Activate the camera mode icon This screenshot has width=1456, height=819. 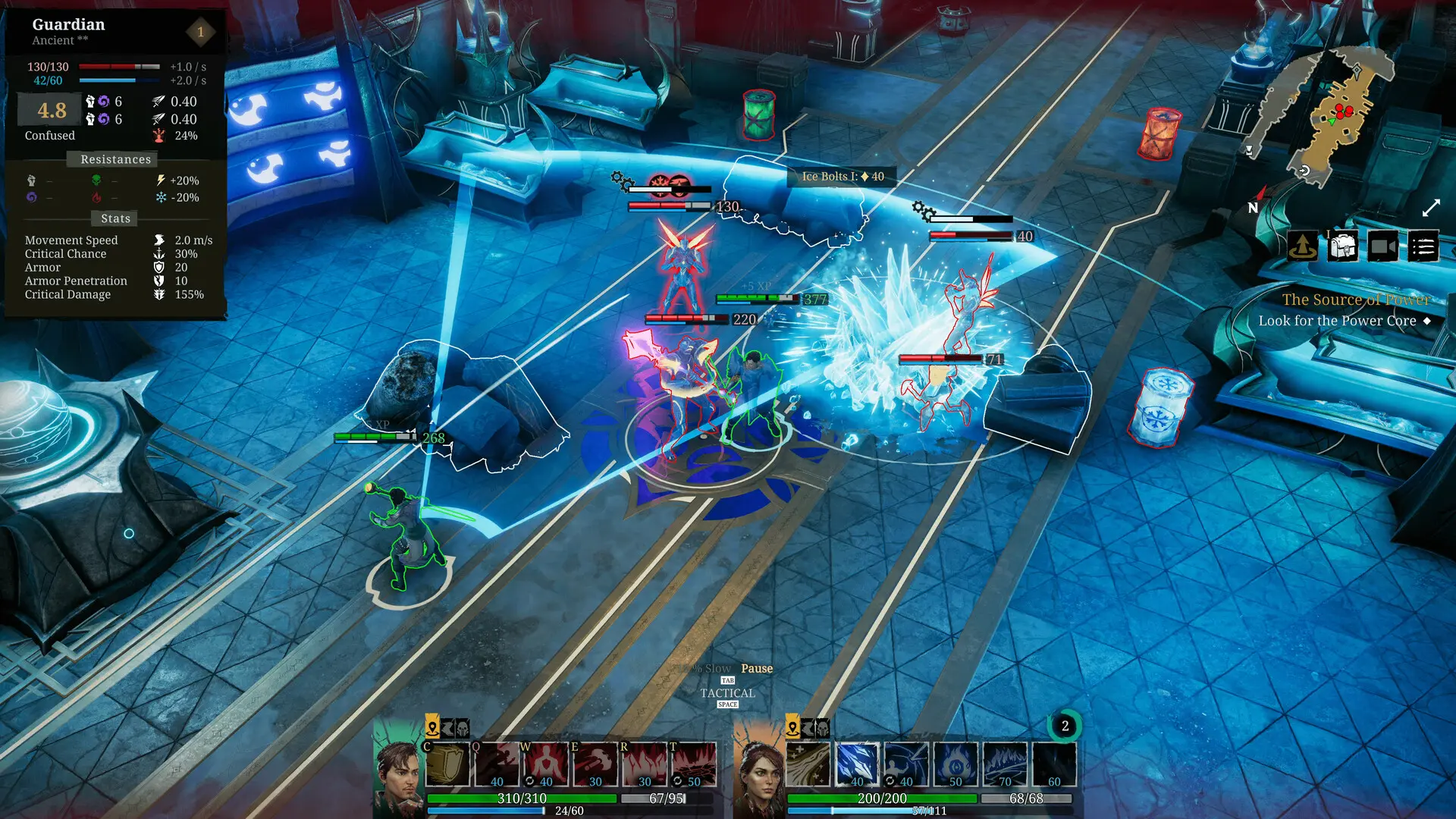pos(1383,246)
